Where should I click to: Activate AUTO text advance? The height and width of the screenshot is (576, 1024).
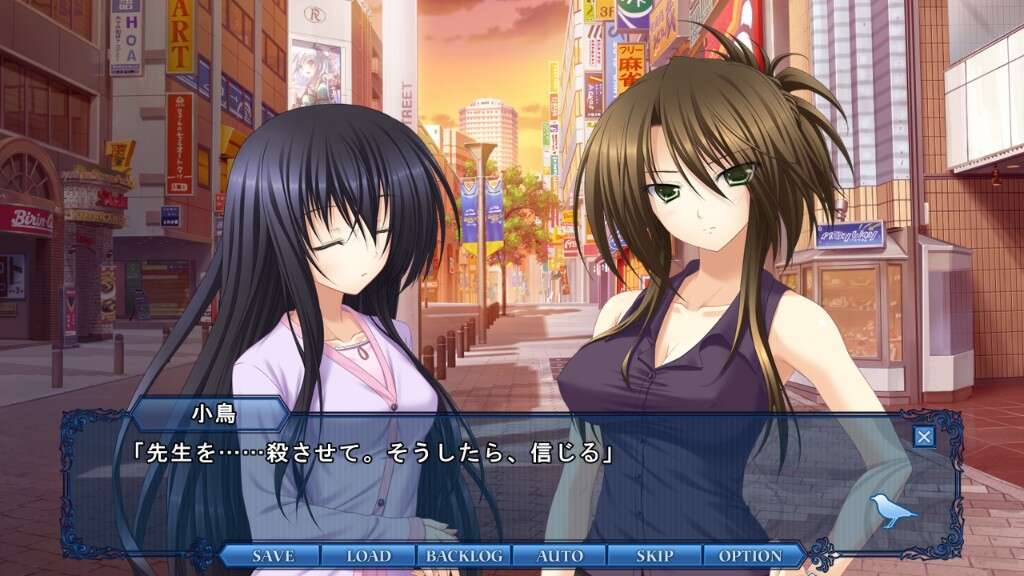click(560, 555)
